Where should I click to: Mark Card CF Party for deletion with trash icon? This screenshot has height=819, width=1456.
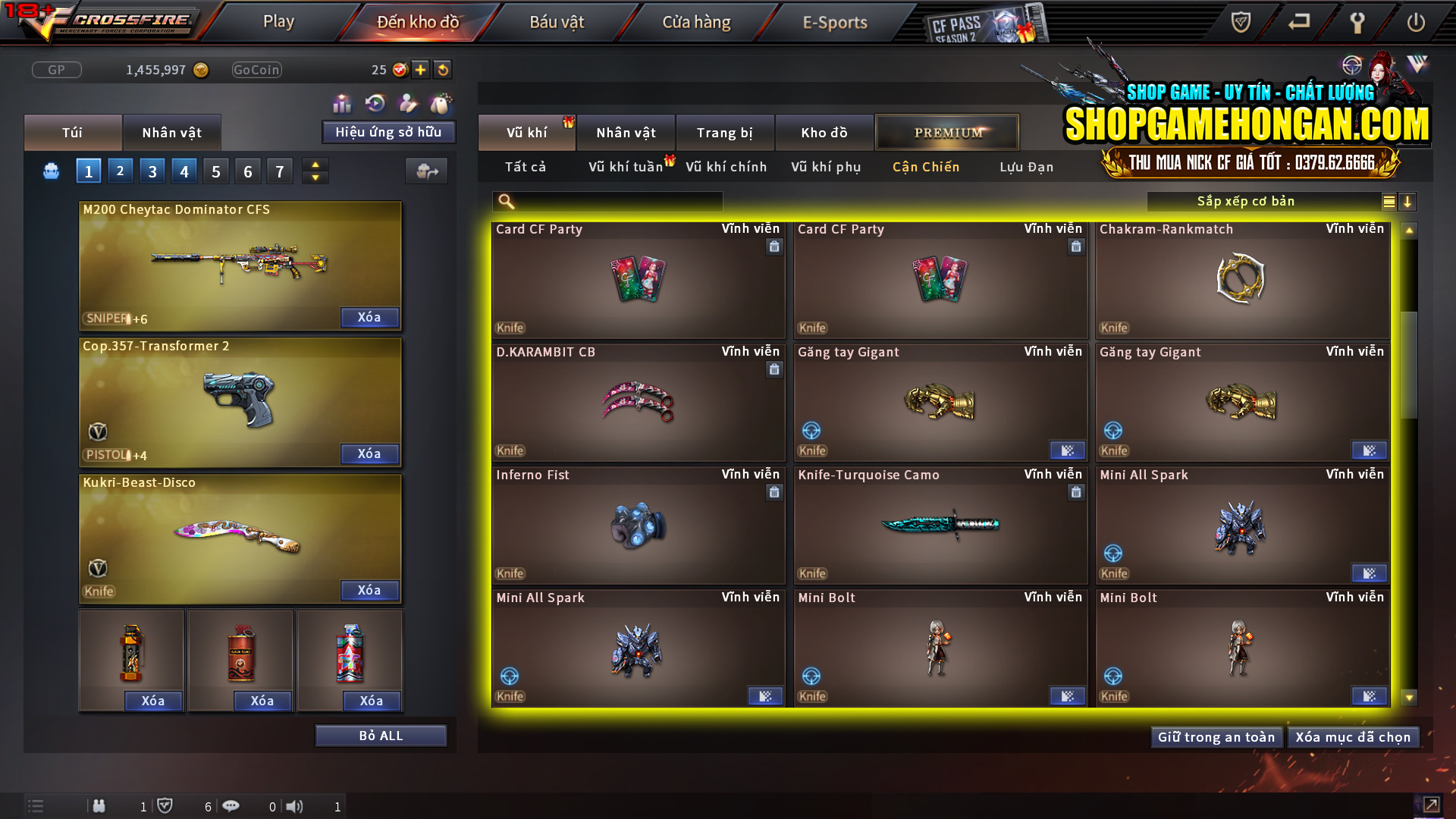pyautogui.click(x=774, y=247)
